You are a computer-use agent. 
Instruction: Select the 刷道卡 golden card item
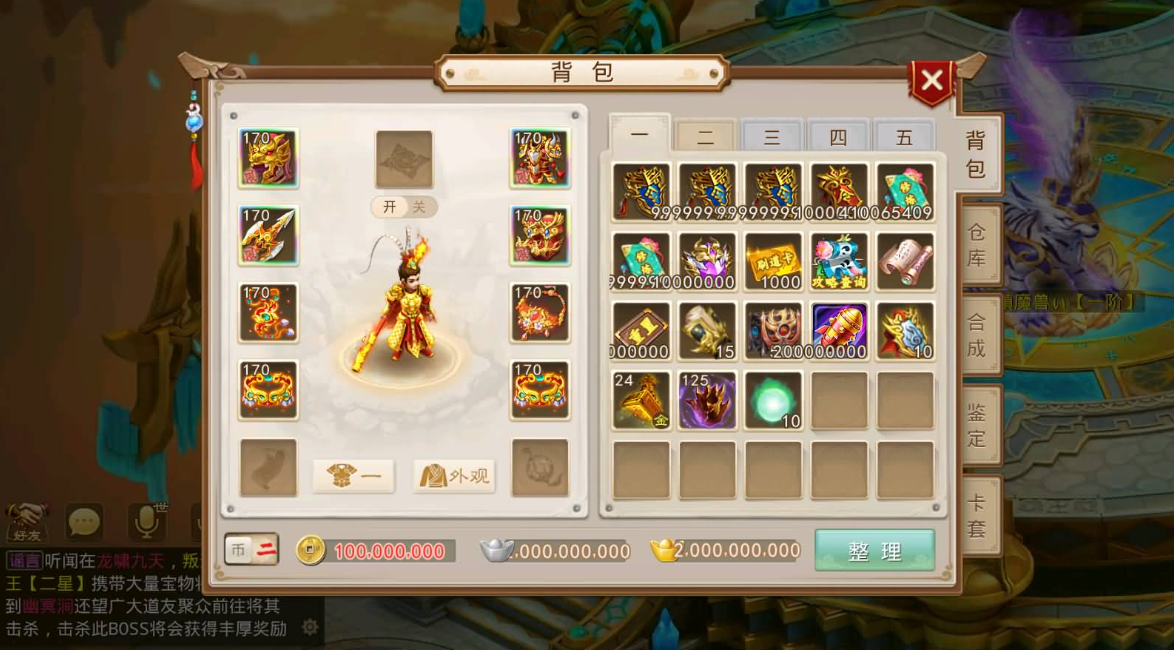click(773, 261)
